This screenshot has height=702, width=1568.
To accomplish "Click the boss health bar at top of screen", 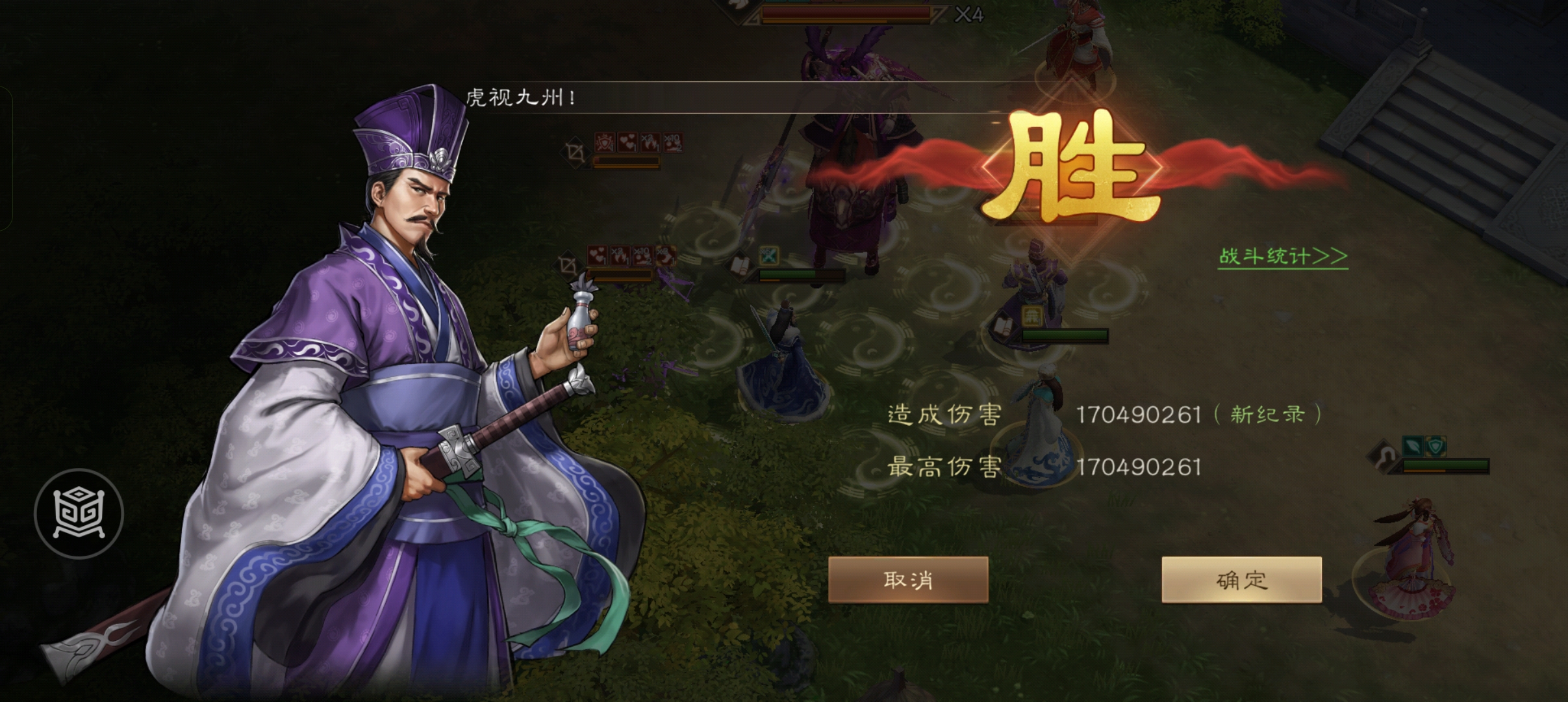I will (844, 12).
